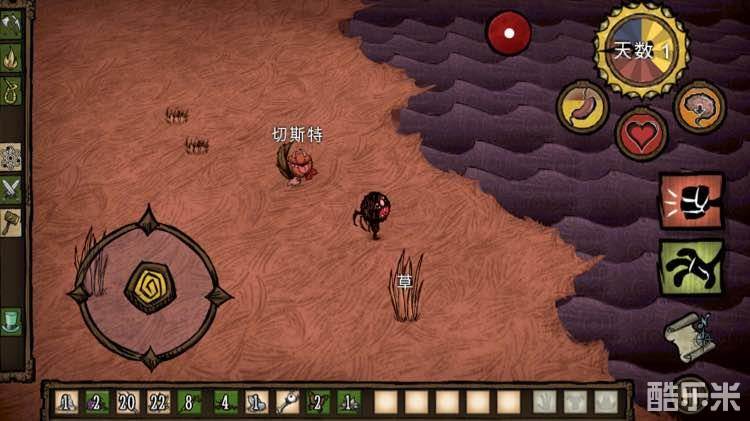Choose the hammer Structures crafting tab
The width and height of the screenshot is (750, 421).
click(12, 219)
